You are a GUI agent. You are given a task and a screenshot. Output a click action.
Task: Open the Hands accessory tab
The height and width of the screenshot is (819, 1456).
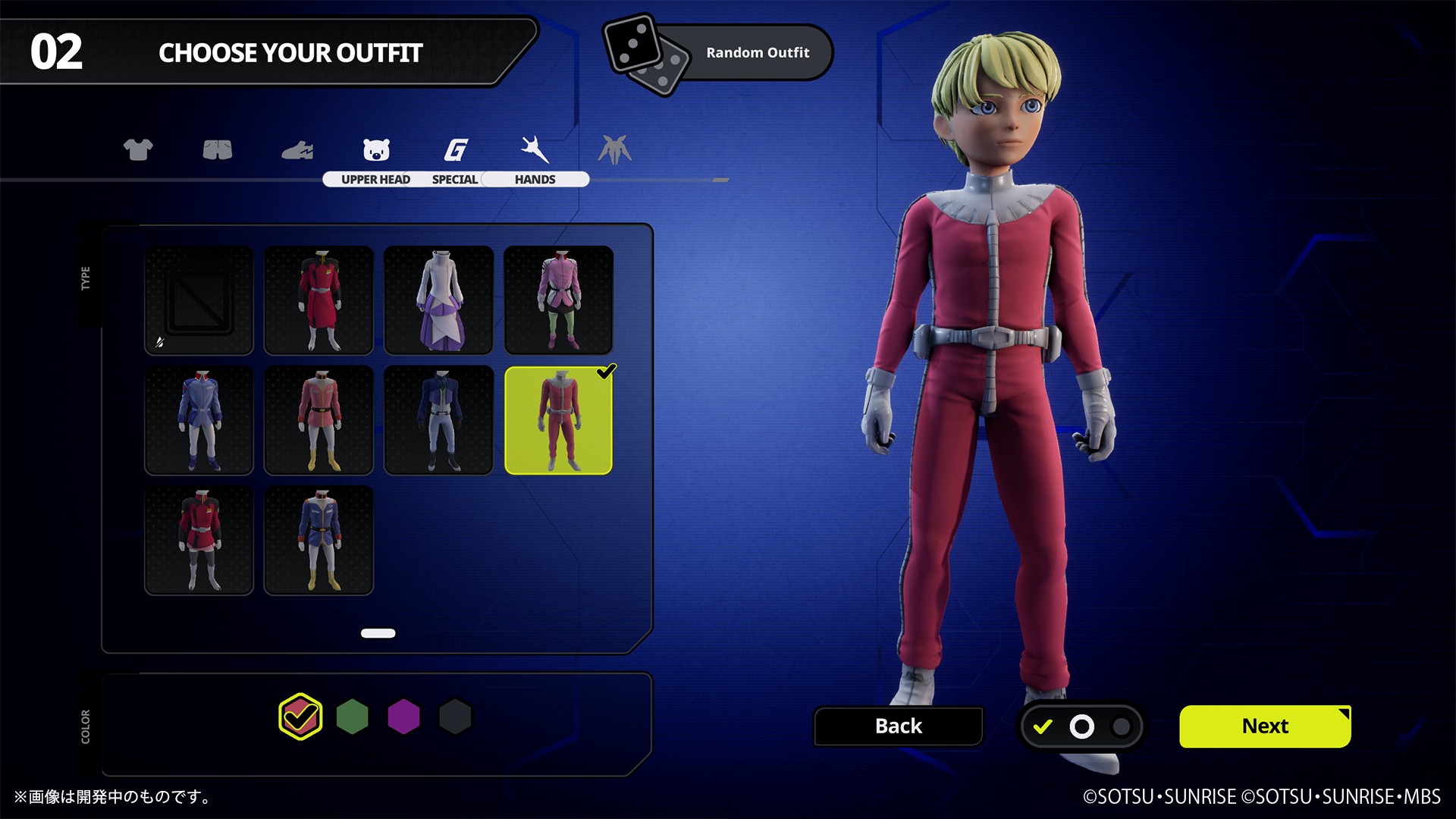pyautogui.click(x=535, y=159)
